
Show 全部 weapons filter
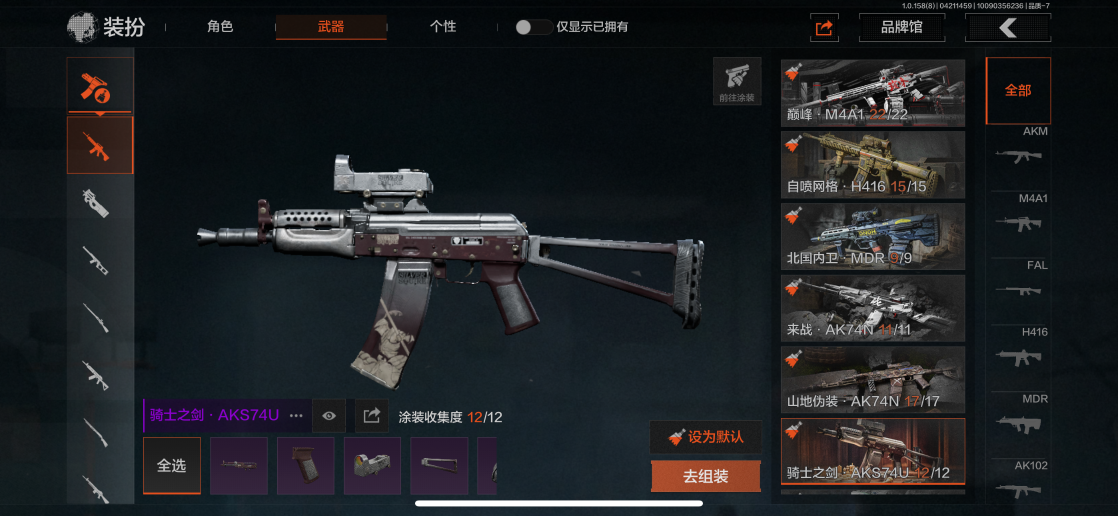tap(1018, 90)
